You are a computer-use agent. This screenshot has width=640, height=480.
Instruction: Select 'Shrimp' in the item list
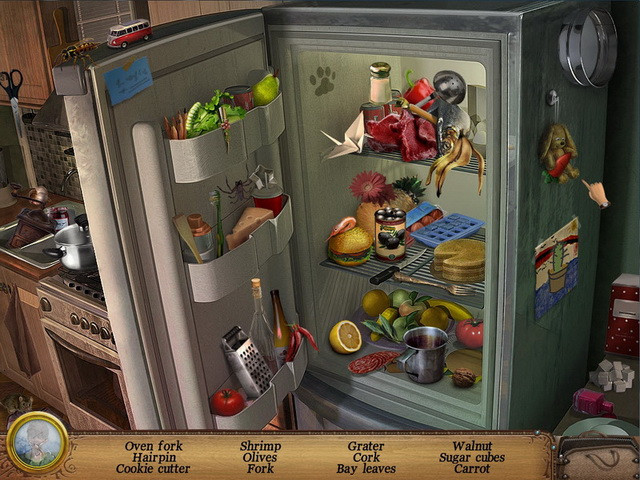(x=260, y=446)
